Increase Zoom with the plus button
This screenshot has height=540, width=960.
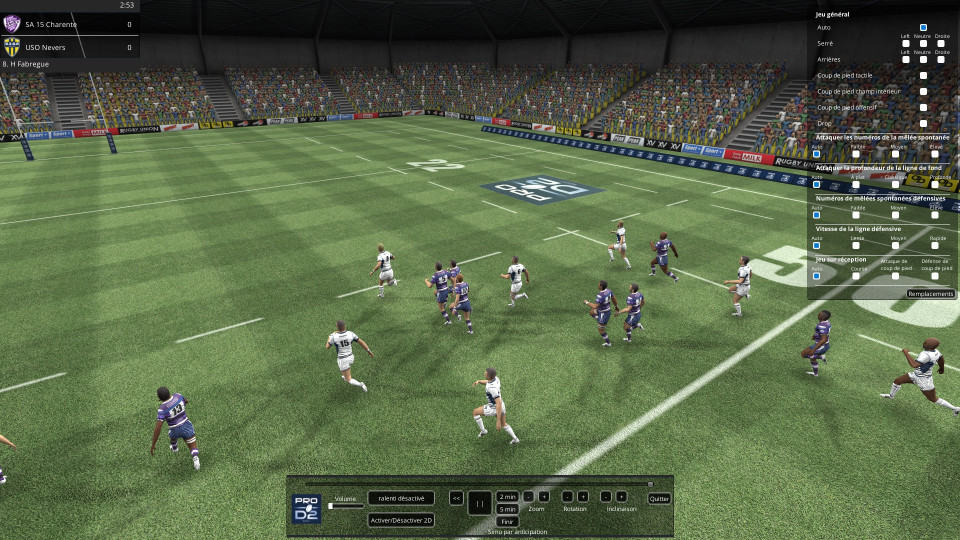(544, 496)
